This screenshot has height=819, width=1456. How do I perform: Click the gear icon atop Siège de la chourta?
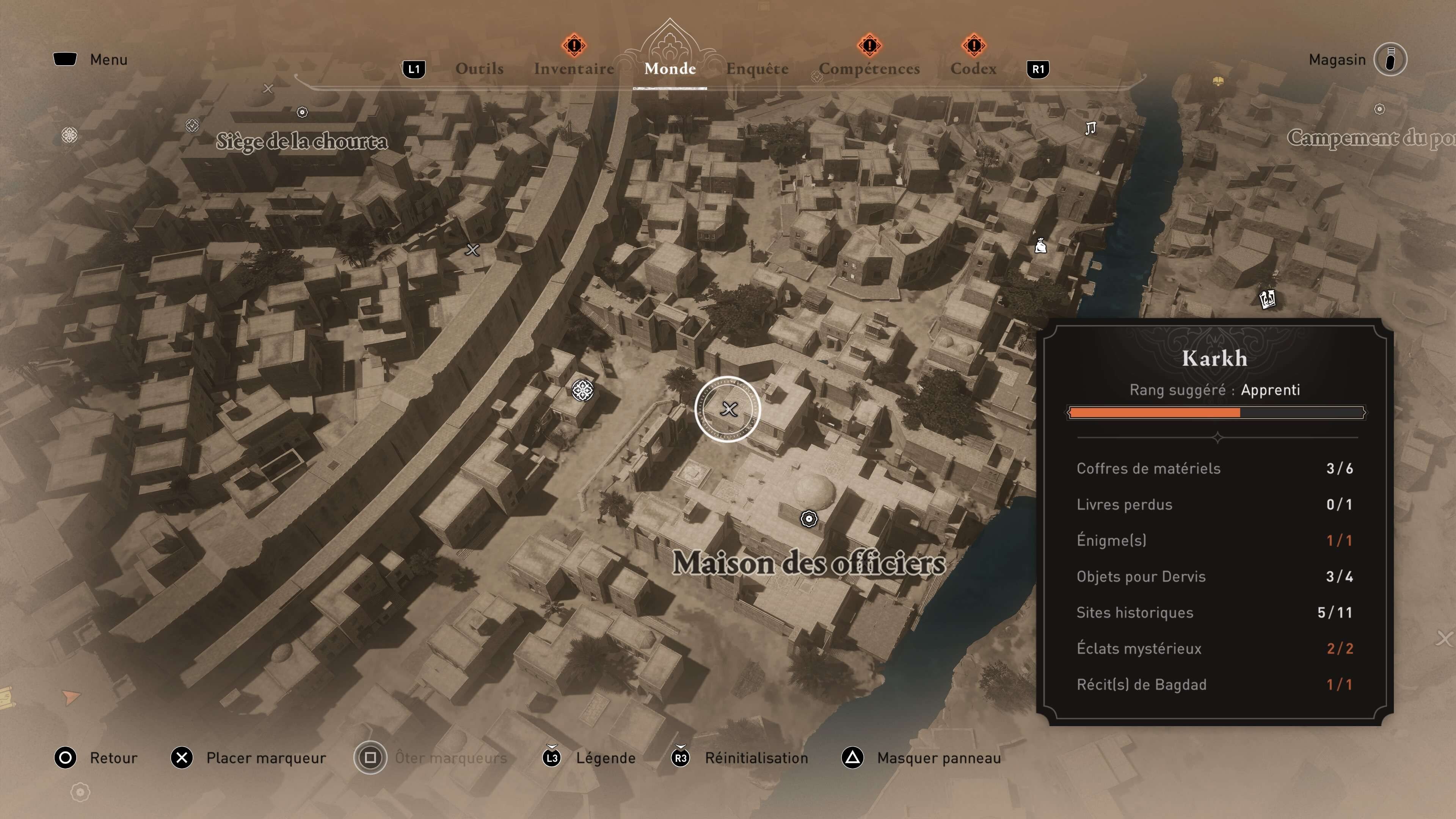point(303,113)
